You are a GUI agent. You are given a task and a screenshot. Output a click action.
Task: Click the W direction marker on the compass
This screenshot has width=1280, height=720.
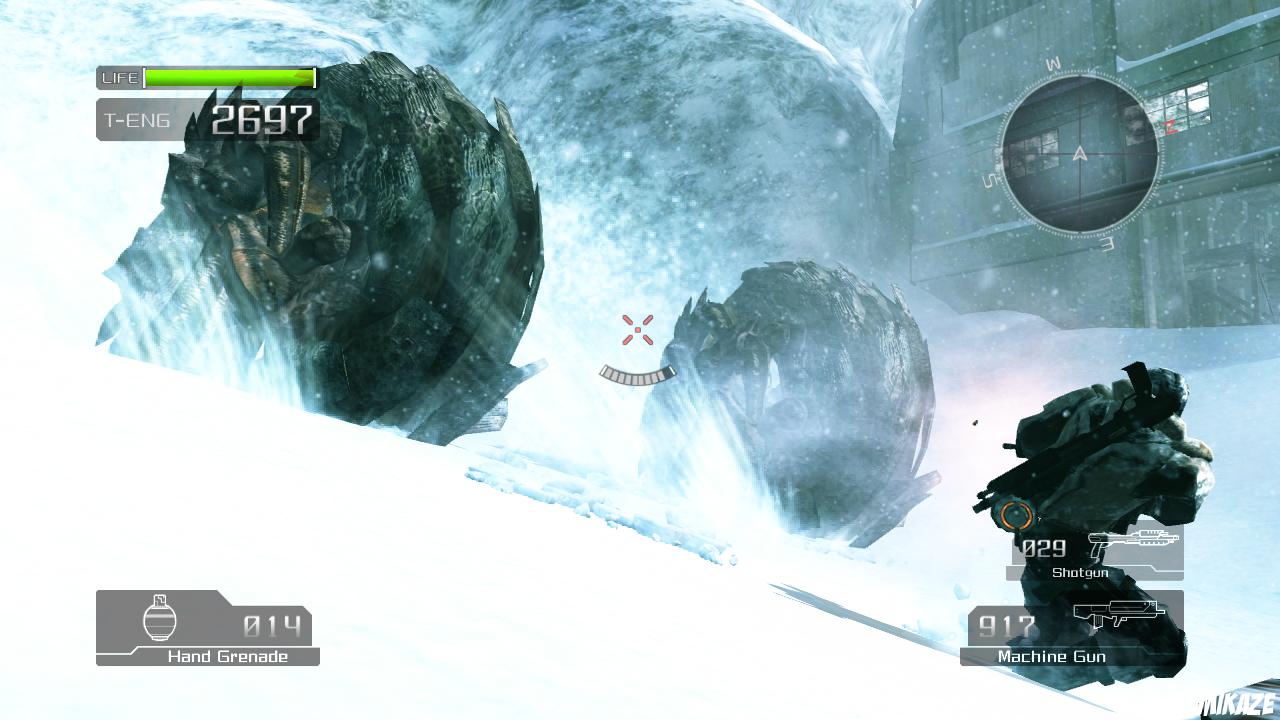[1054, 62]
